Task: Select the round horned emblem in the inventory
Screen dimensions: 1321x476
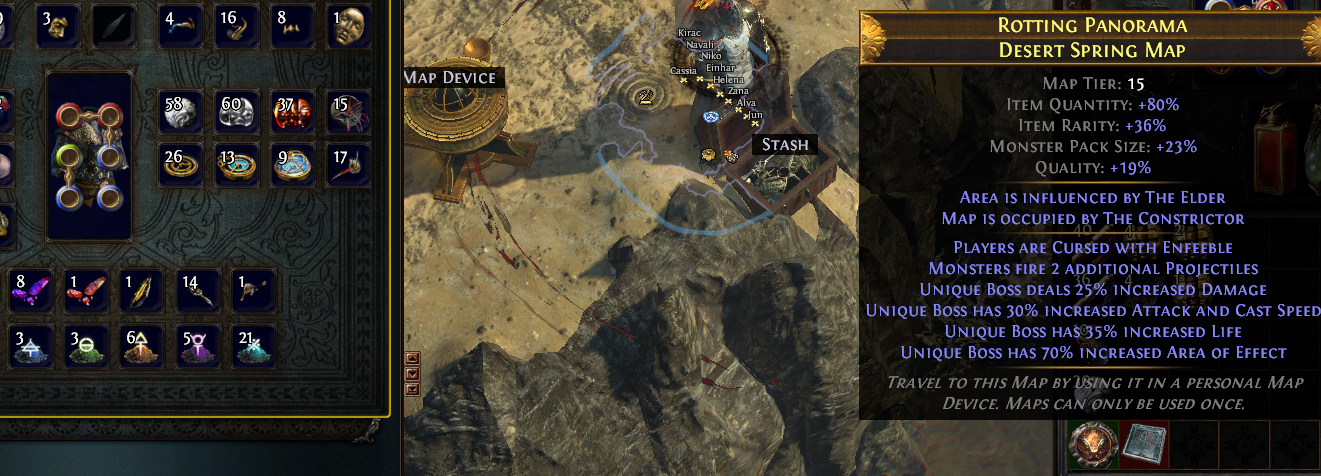Action: (1089, 445)
